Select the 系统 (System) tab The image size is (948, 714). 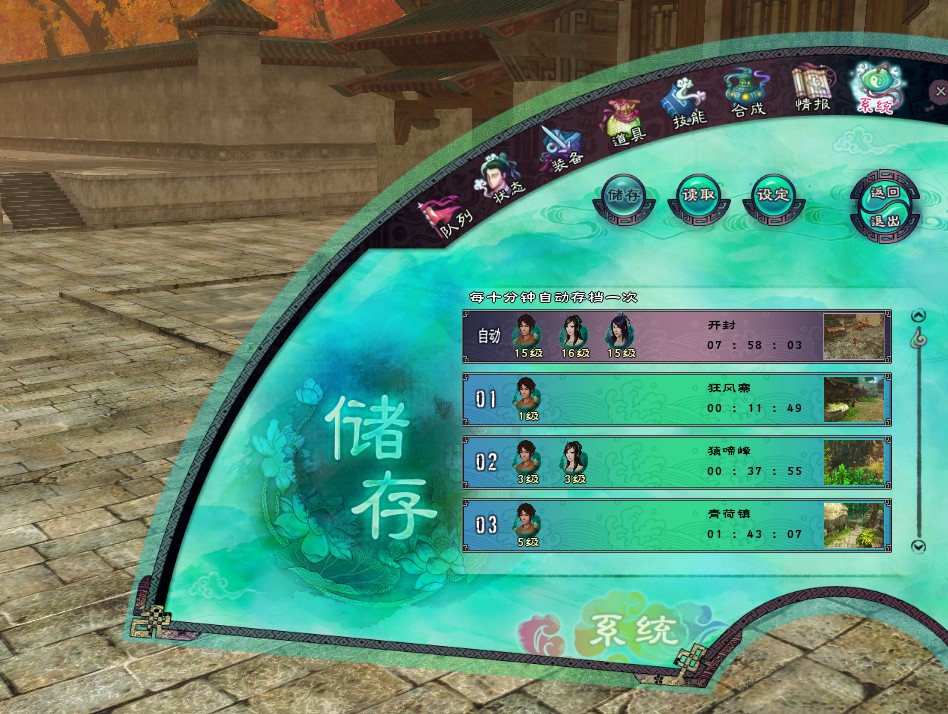click(874, 90)
